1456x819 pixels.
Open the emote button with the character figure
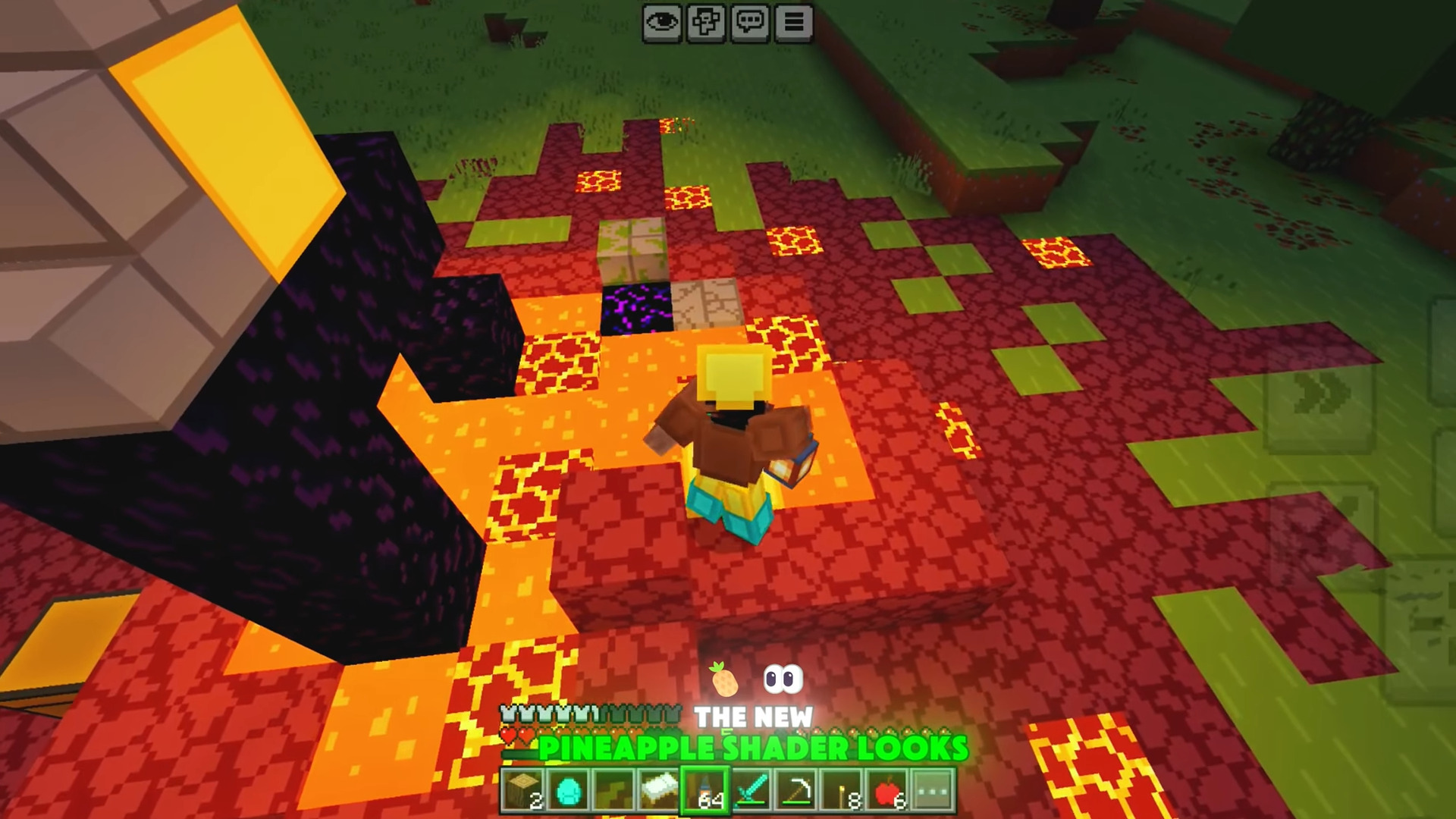click(706, 23)
